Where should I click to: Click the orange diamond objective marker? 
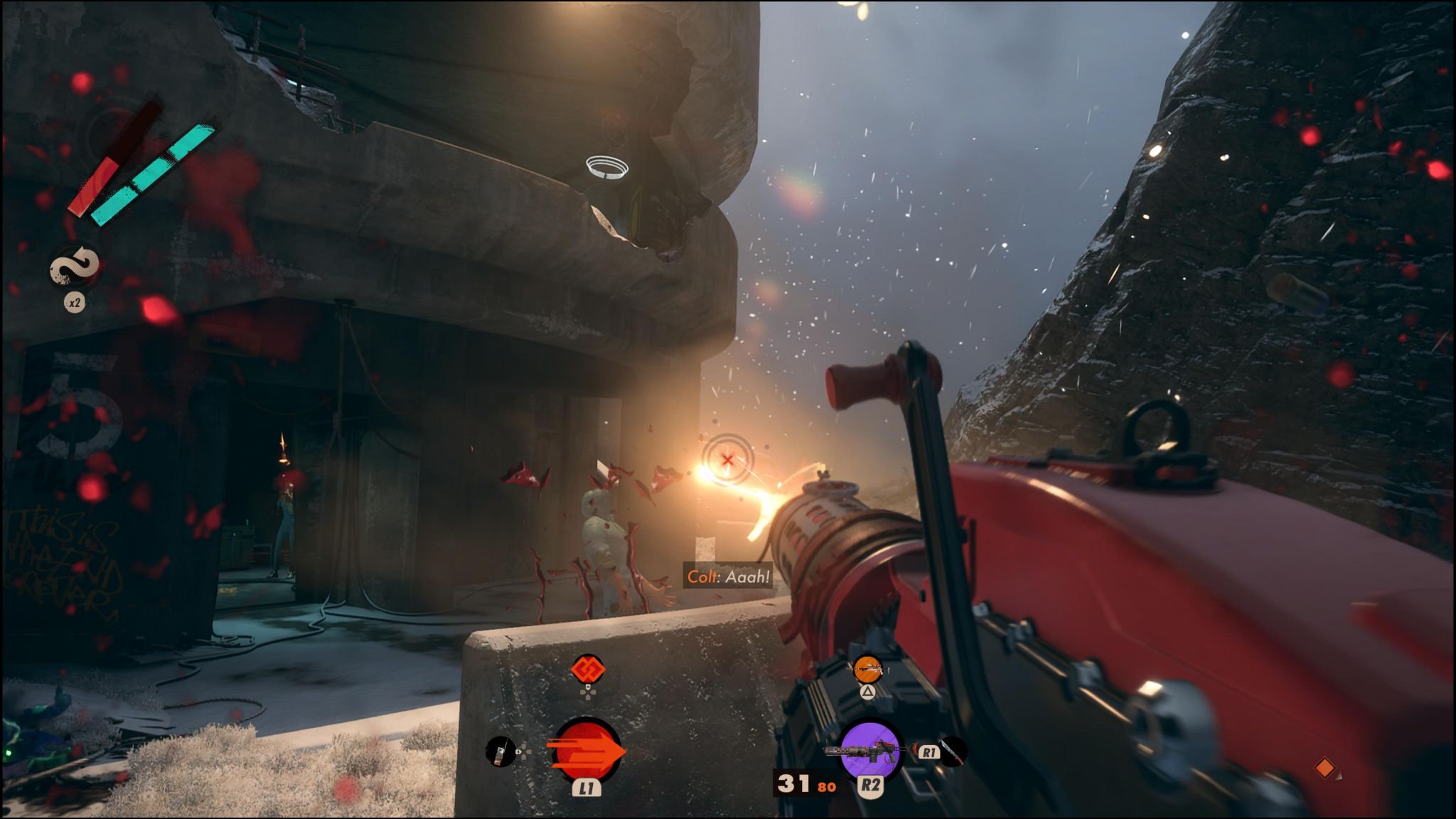coord(1324,768)
